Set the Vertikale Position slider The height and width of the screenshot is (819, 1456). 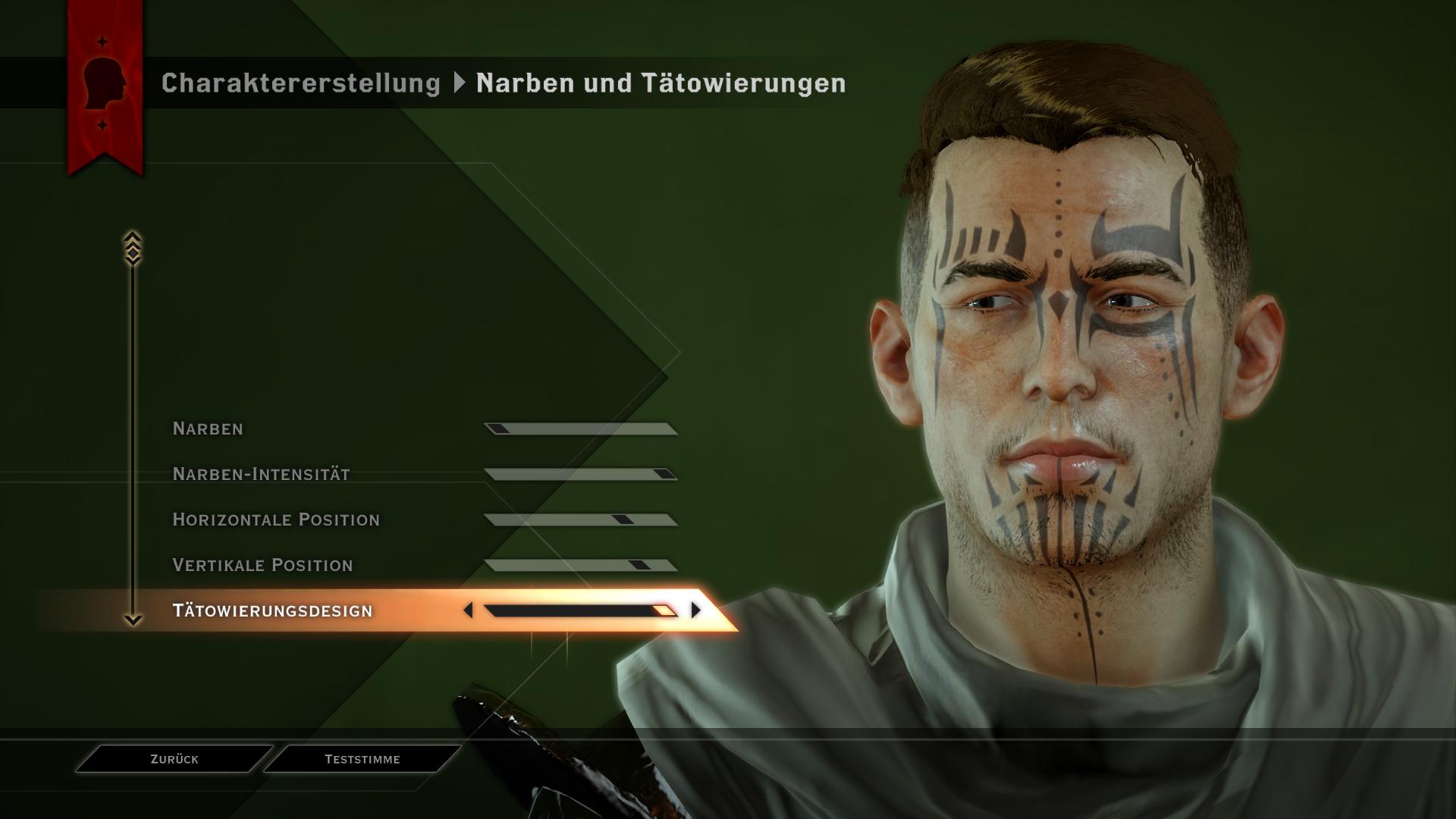[580, 566]
